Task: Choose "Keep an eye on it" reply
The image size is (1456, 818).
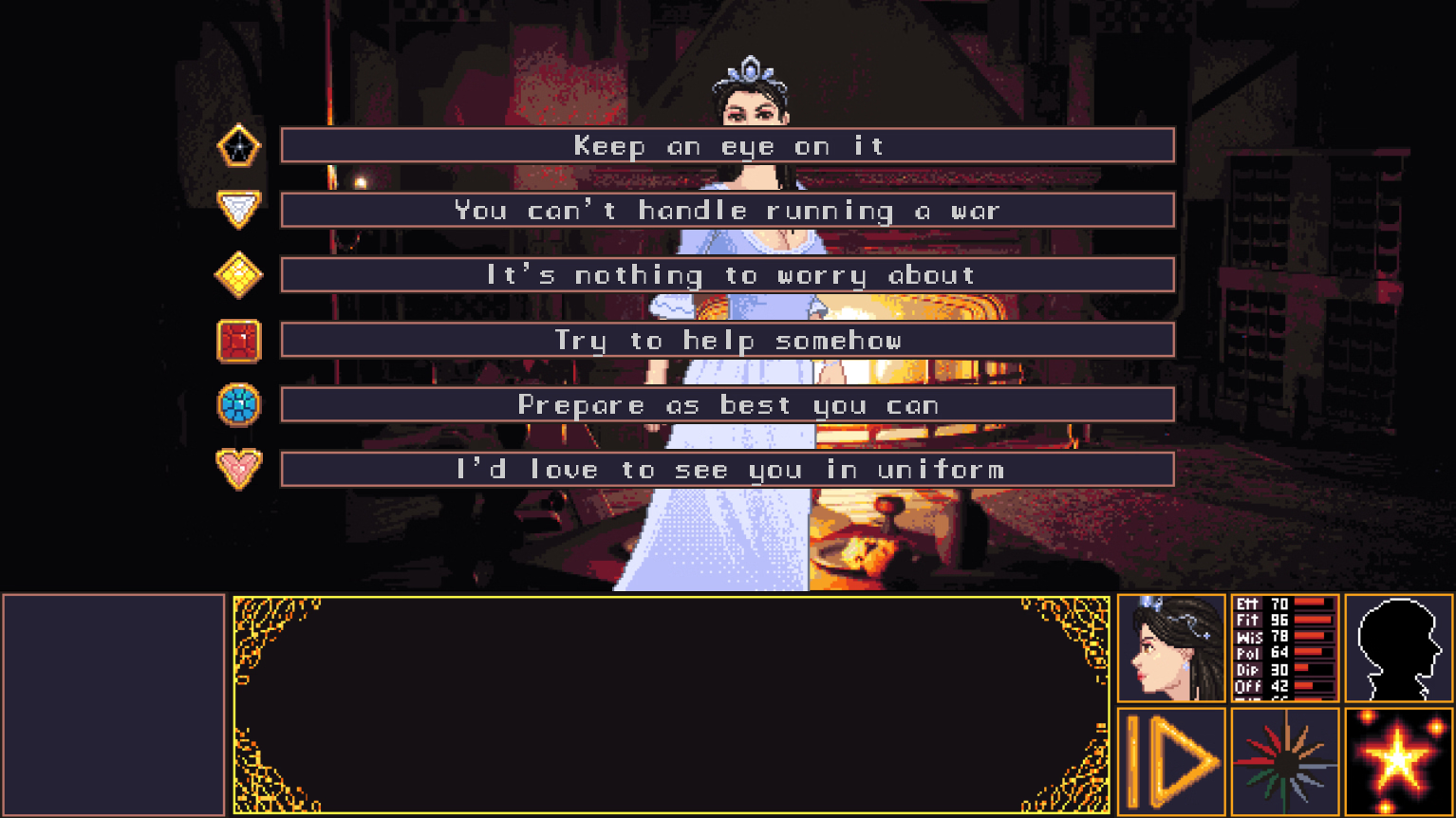Action: [727, 146]
